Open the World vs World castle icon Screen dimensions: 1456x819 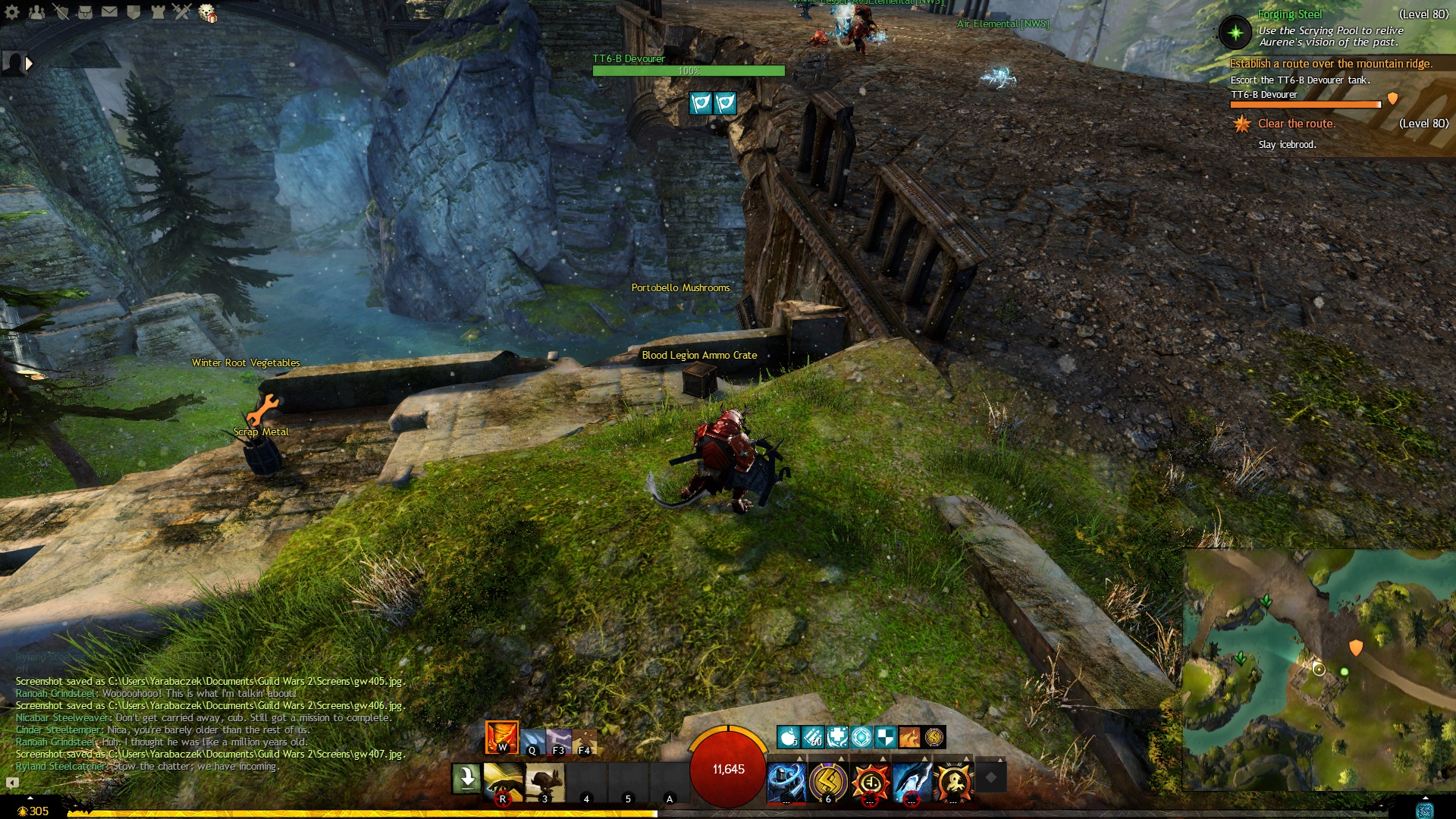(158, 12)
